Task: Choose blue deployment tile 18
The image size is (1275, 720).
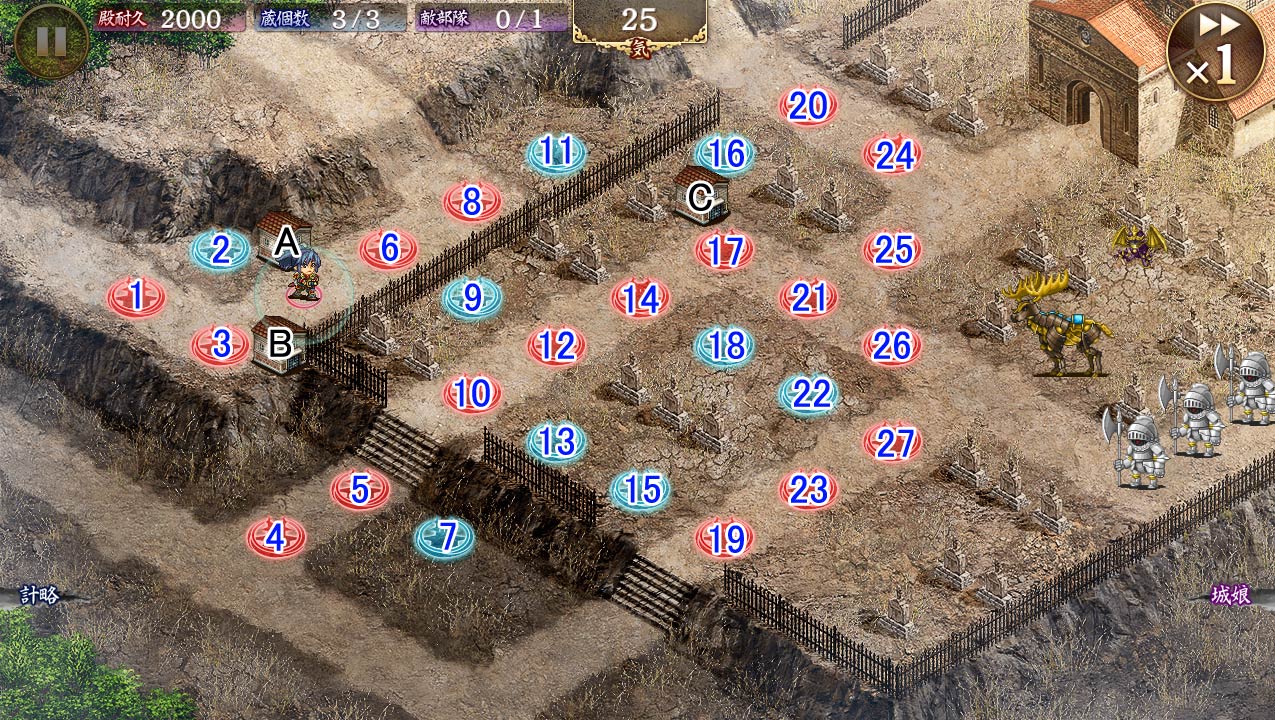Action: [x=726, y=346]
